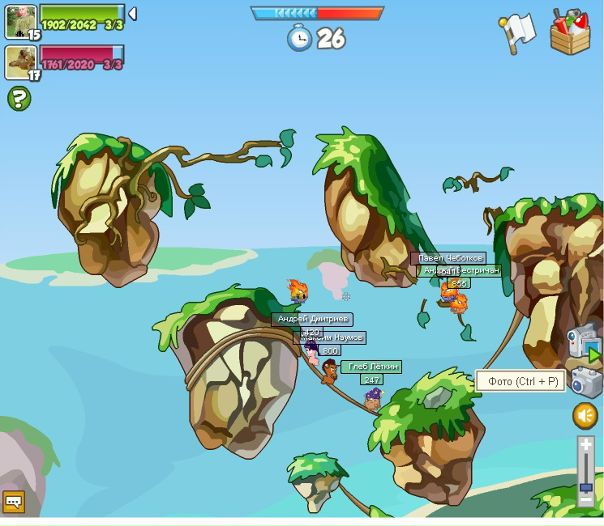
Task: Open the chat speech bubble button
Action: click(x=14, y=502)
